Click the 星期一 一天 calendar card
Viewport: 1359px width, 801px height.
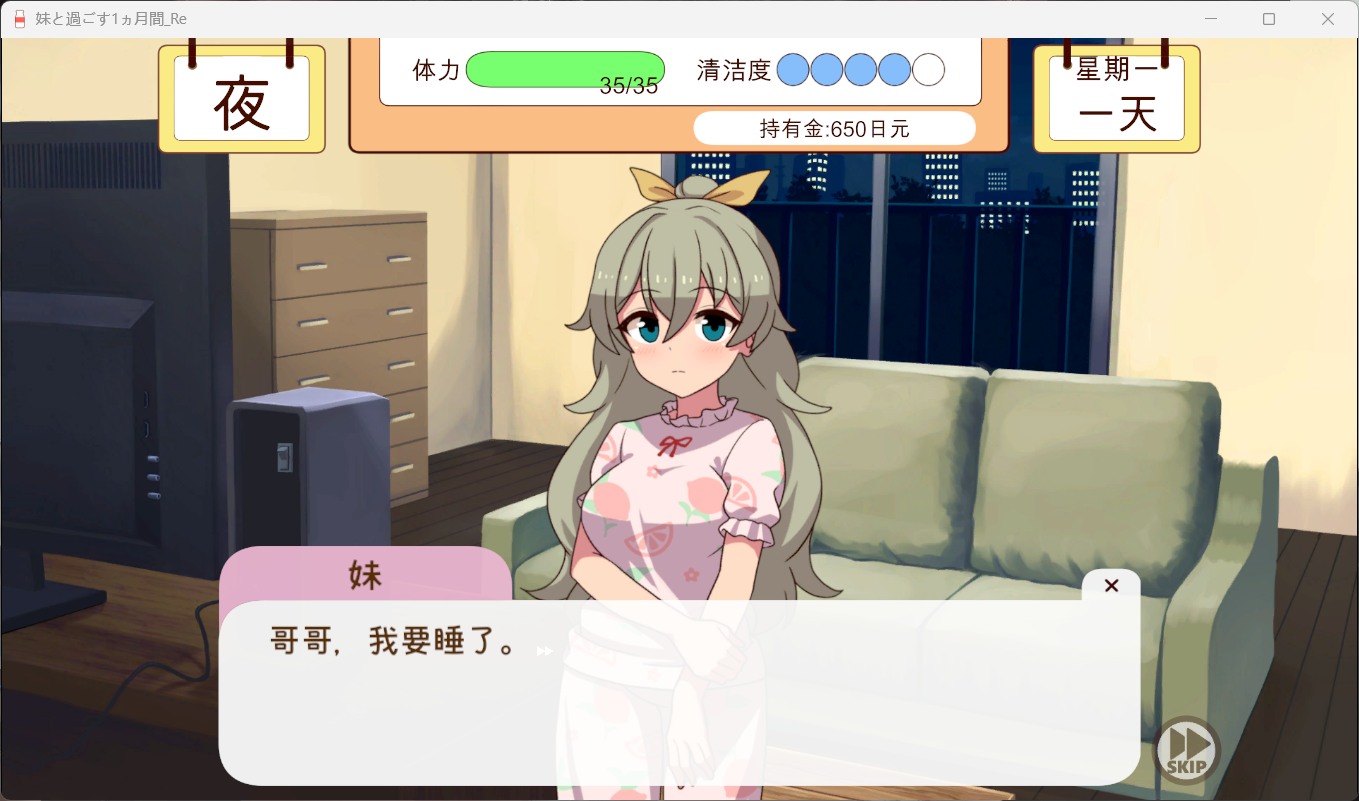point(1116,97)
